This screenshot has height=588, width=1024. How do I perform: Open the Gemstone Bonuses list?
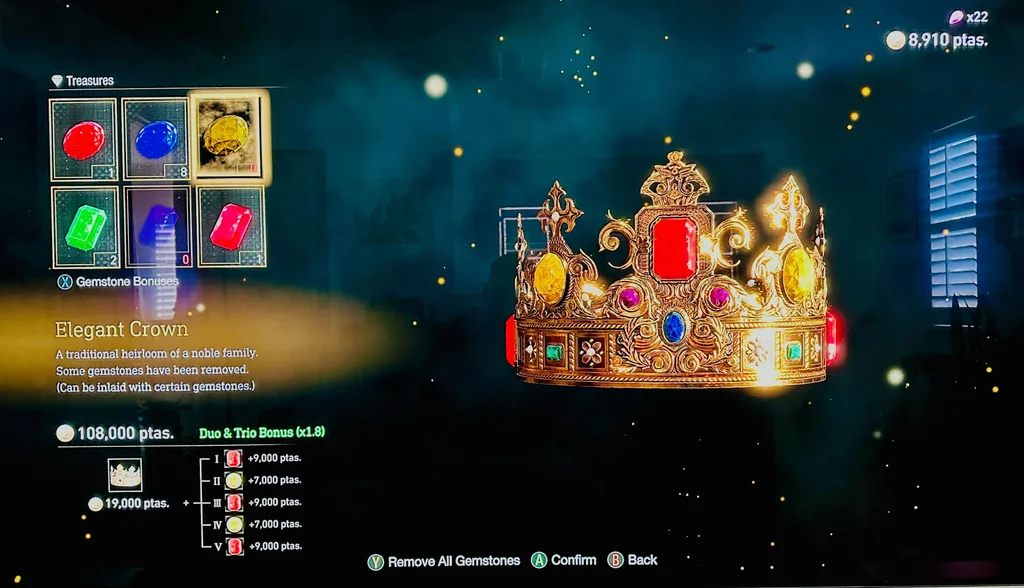point(121,282)
